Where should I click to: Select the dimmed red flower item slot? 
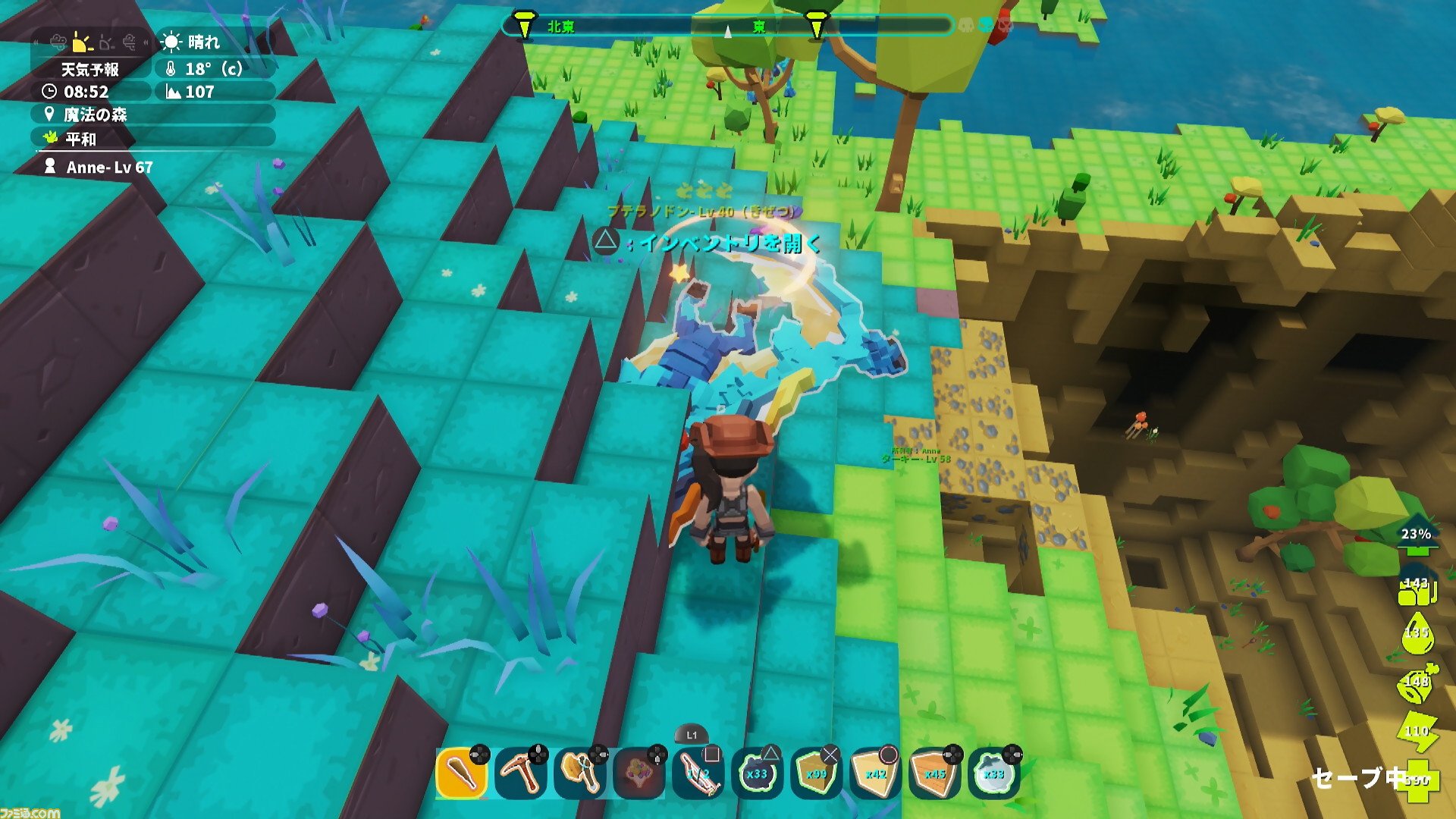(x=639, y=773)
